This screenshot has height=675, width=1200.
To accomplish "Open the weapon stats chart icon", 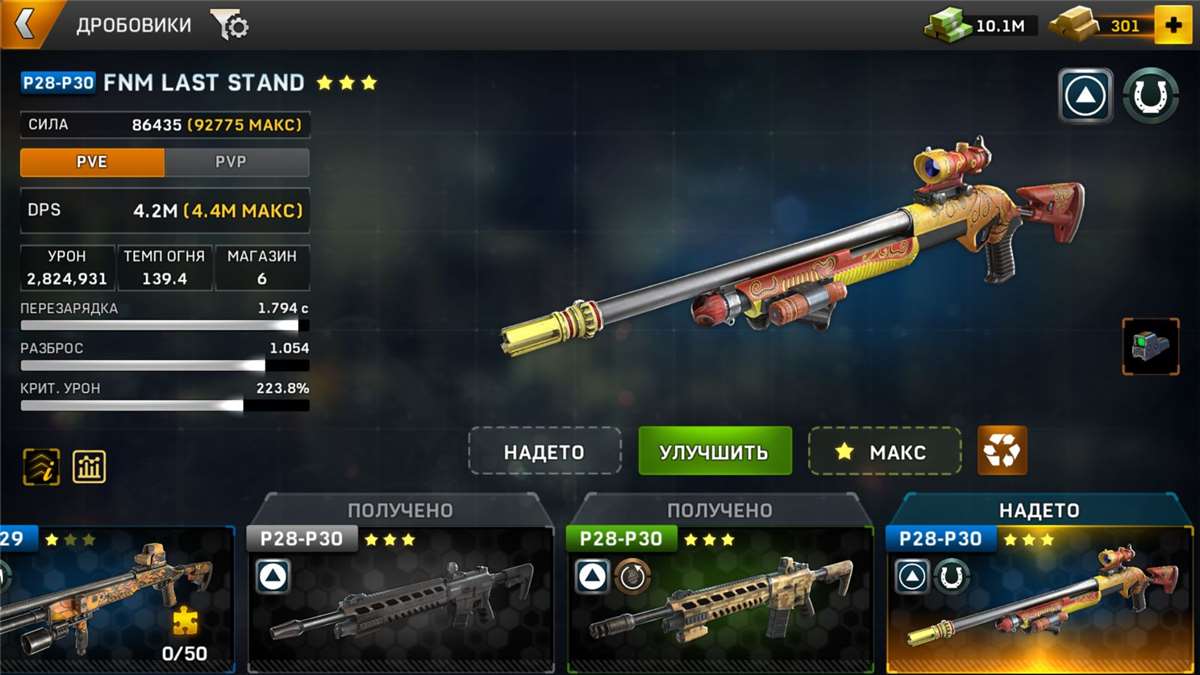I will point(89,466).
